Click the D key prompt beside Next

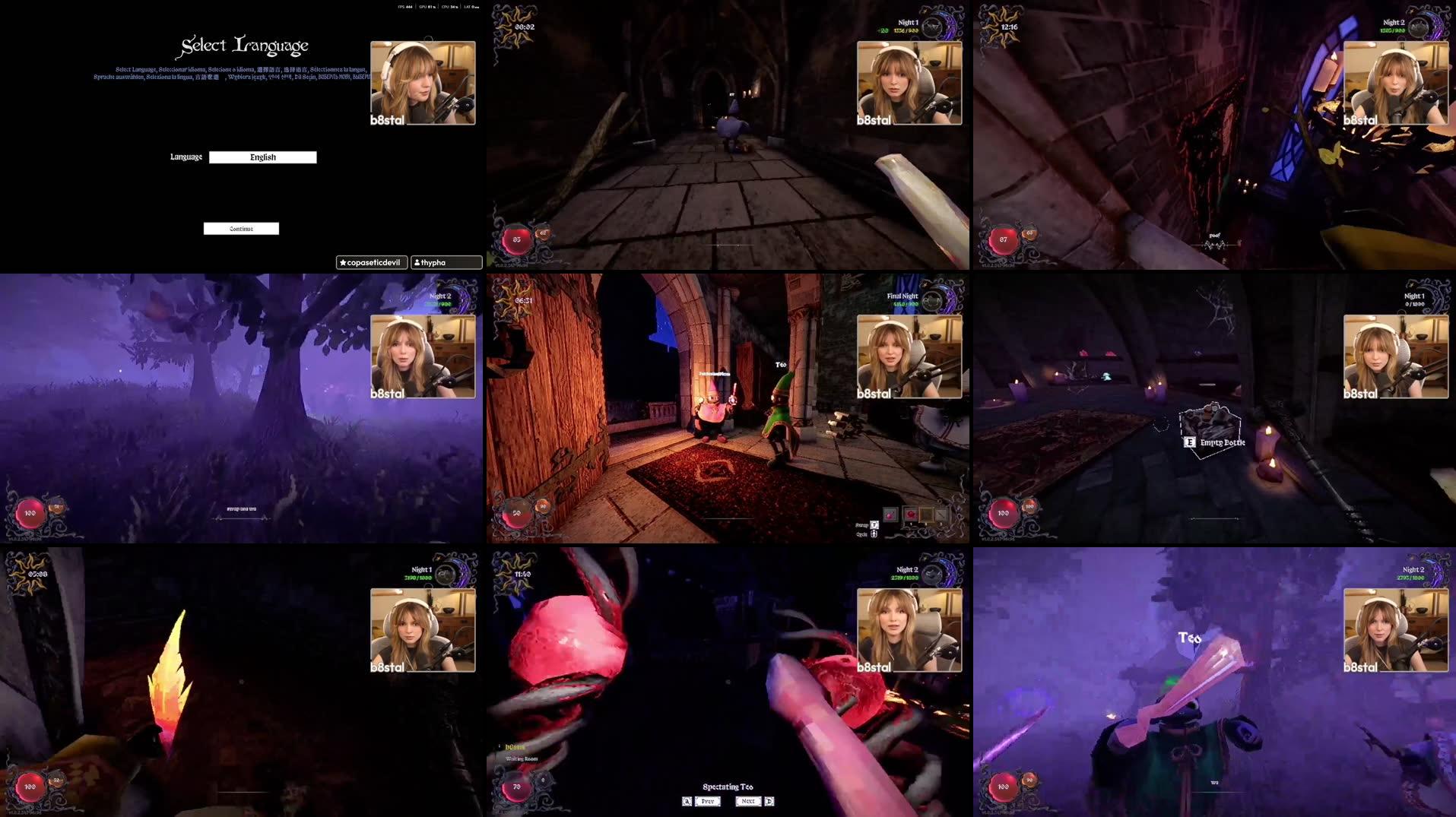(769, 801)
